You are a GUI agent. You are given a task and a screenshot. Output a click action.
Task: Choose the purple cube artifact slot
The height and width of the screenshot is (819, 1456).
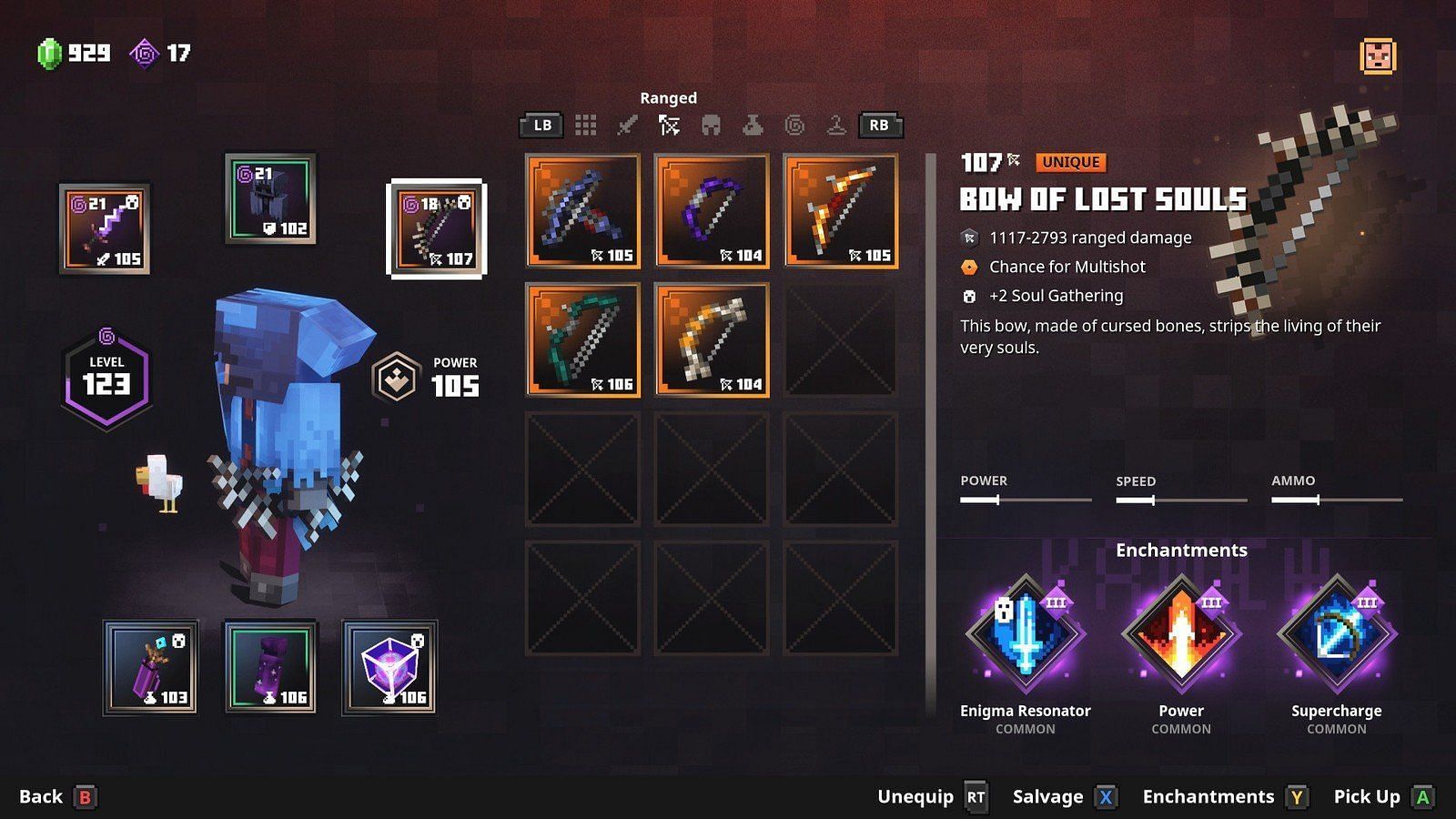point(389,667)
